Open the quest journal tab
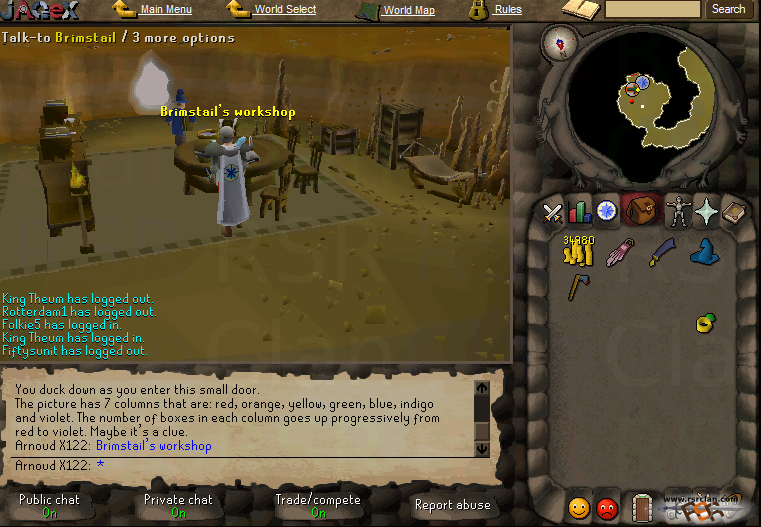761x527 pixels. (607, 212)
